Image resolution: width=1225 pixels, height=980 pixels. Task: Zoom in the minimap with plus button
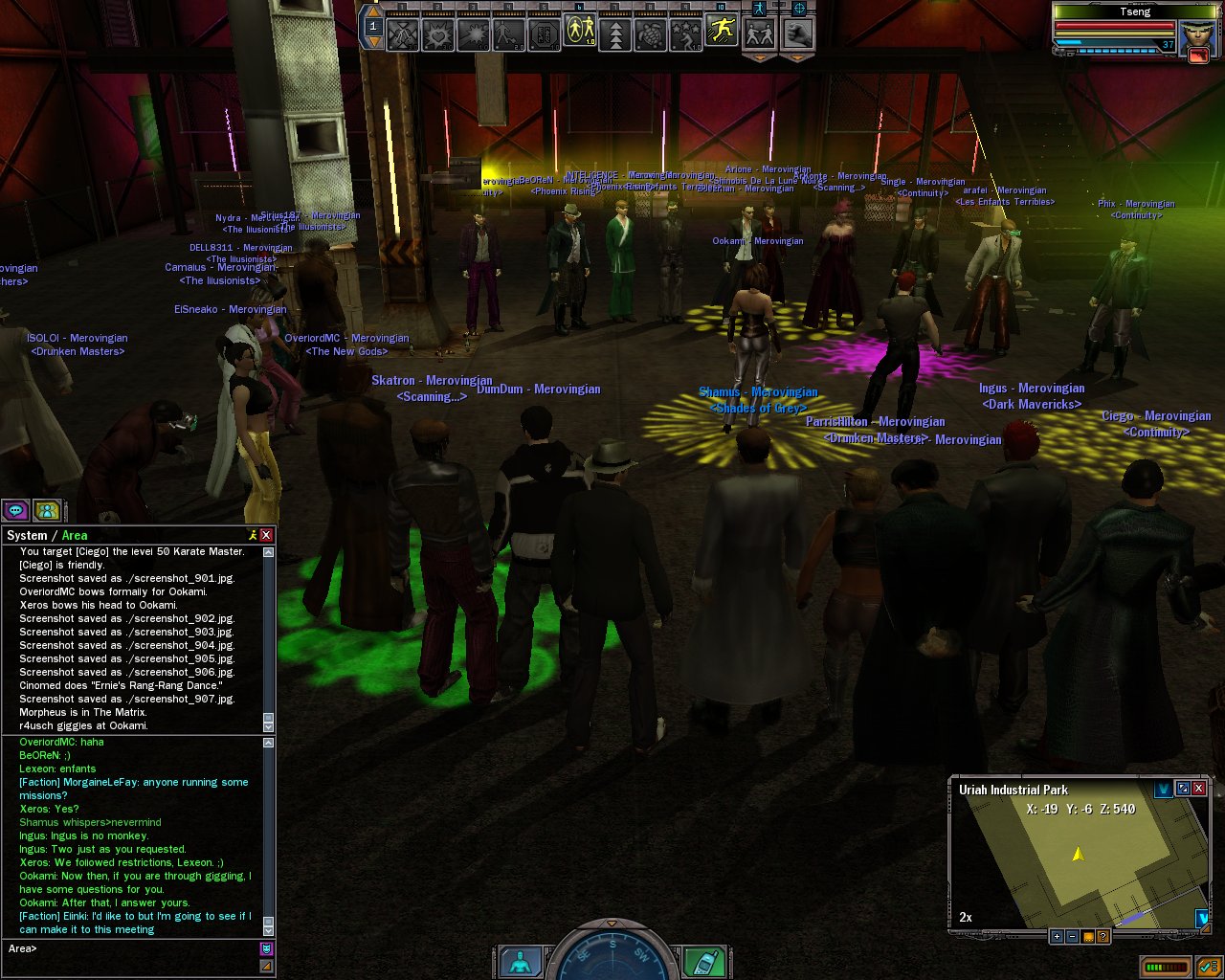[1057, 936]
